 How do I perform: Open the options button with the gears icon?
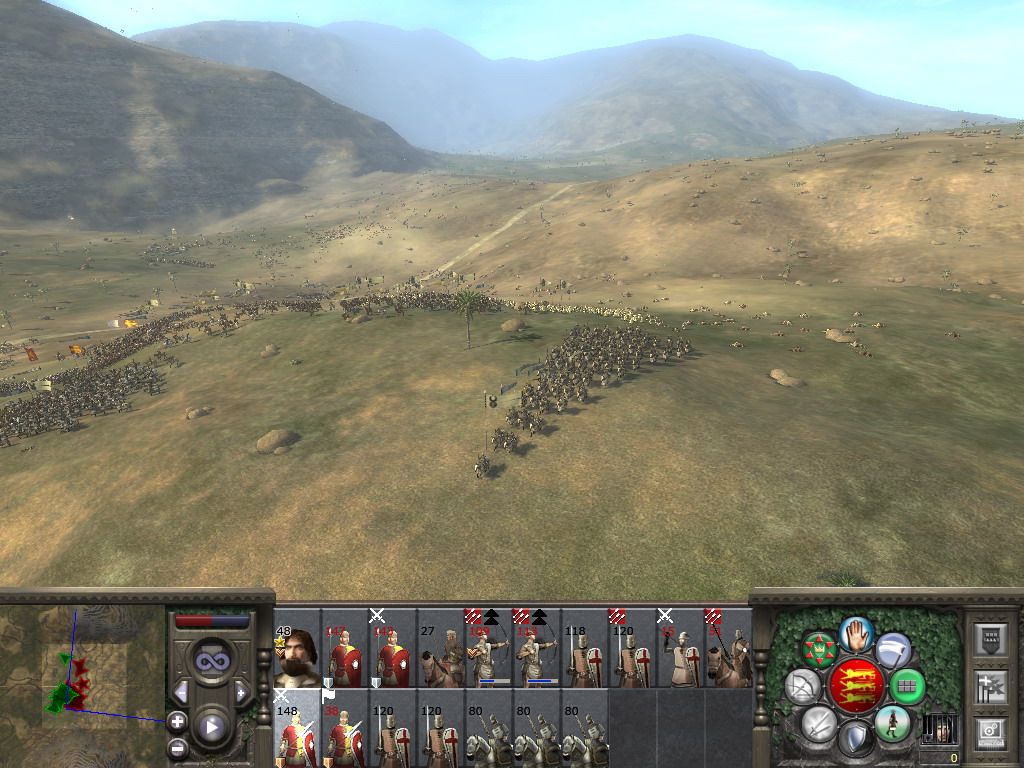click(x=989, y=730)
